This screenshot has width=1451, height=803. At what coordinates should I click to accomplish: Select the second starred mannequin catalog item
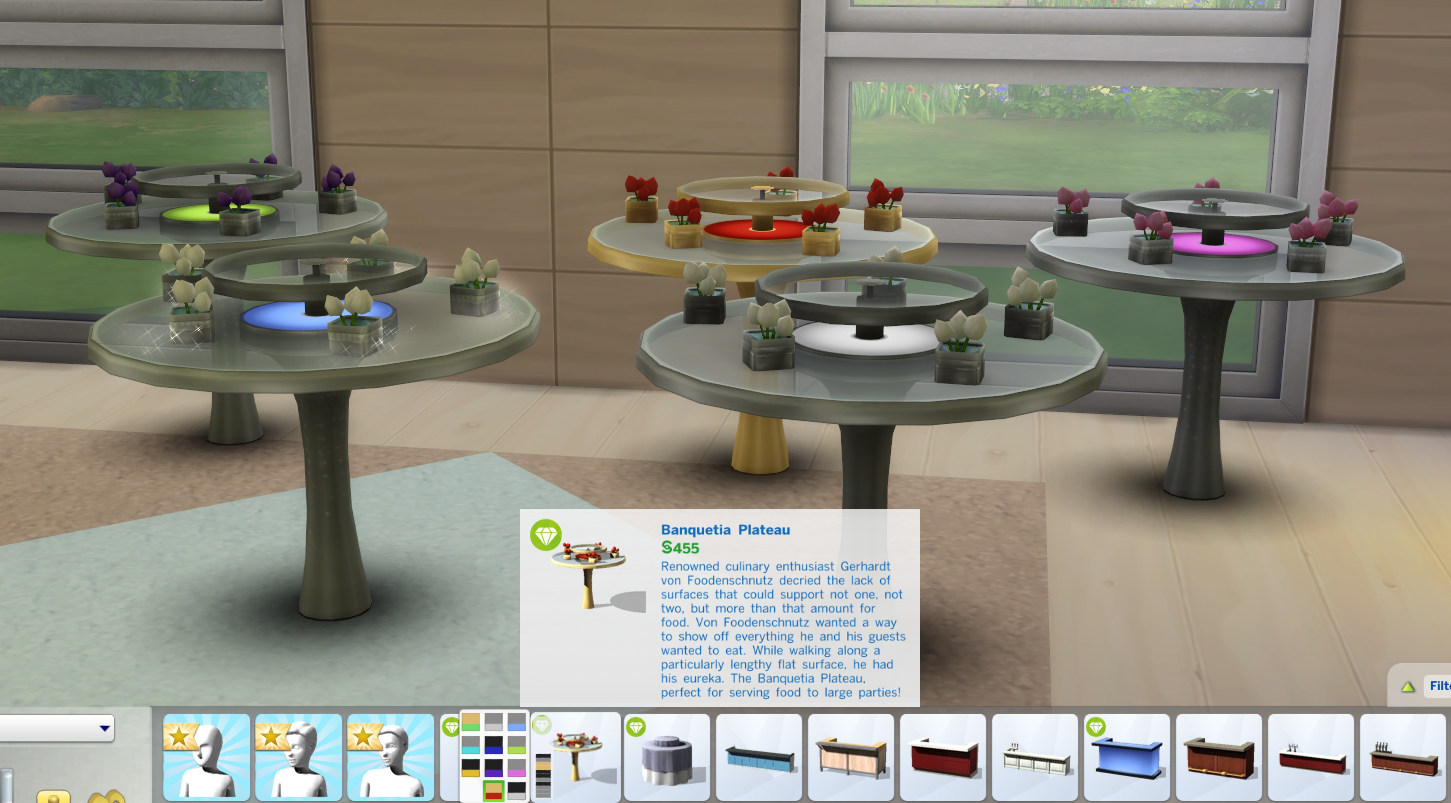pos(298,756)
